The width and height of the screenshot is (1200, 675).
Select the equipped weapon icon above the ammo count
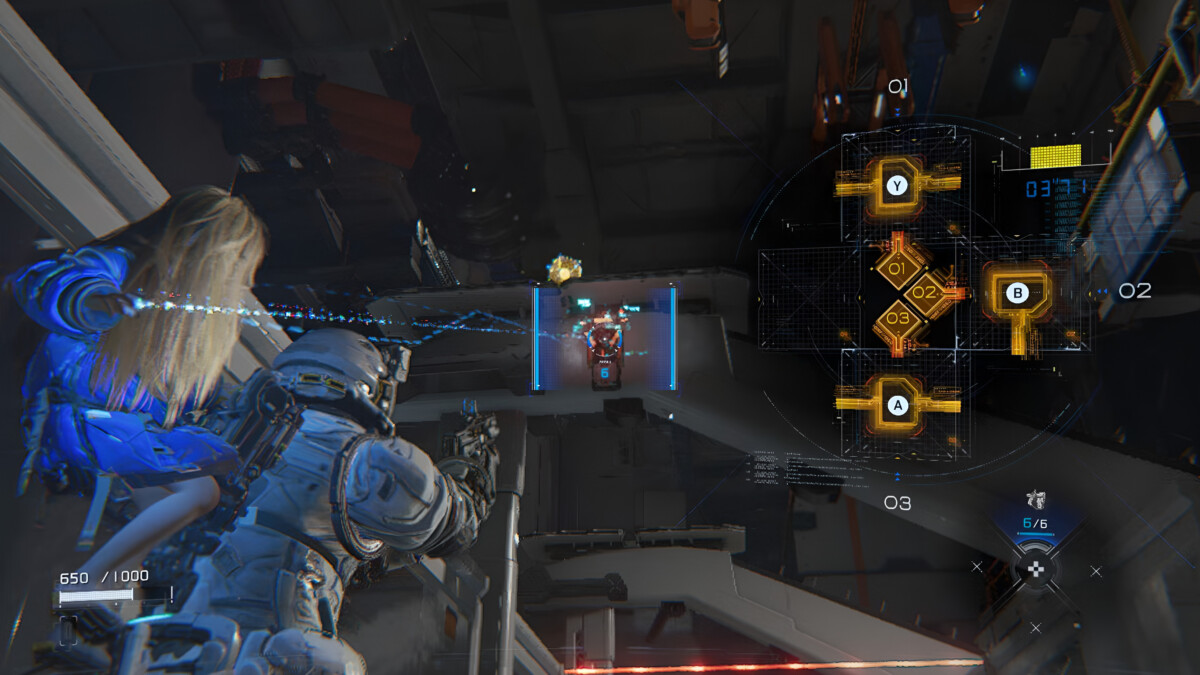point(1035,500)
